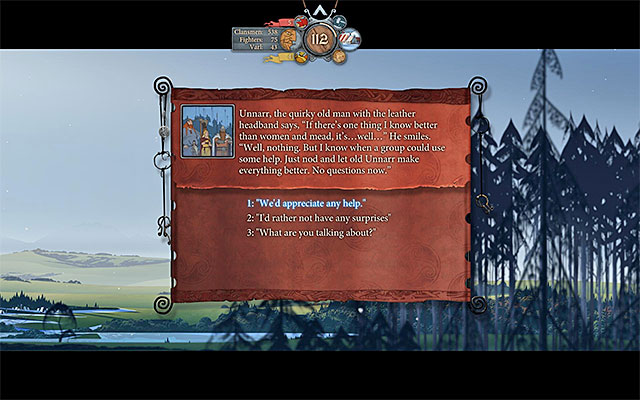Click the blue icon at the day counter's upper right
This screenshot has height=400, width=640.
pos(338,20)
